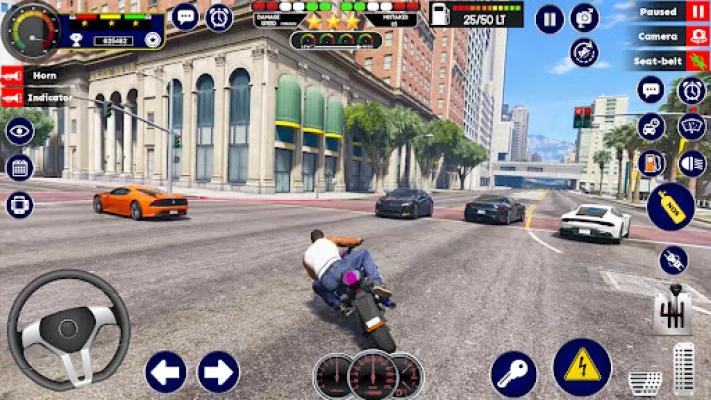Select the gear shifter
The width and height of the screenshot is (711, 400).
(673, 313)
